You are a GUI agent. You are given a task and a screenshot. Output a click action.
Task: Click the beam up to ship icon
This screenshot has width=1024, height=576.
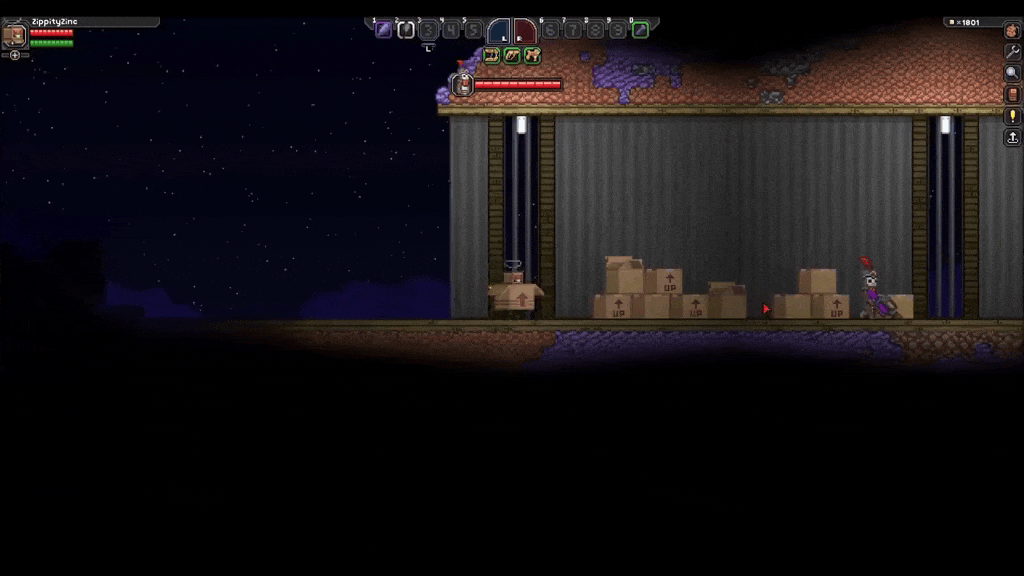1012,138
